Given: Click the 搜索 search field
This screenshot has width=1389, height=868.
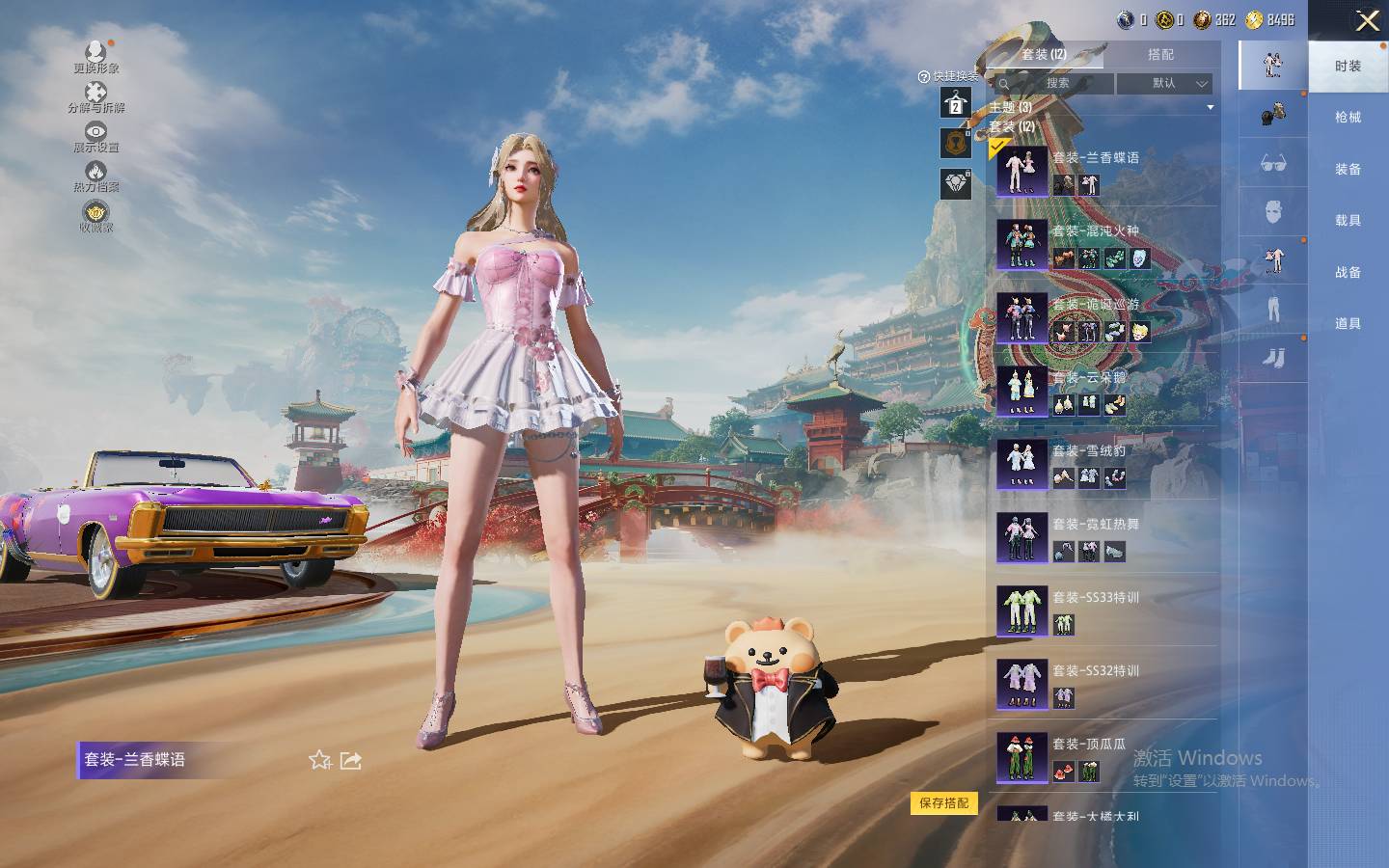Looking at the screenshot, I should (x=1055, y=84).
